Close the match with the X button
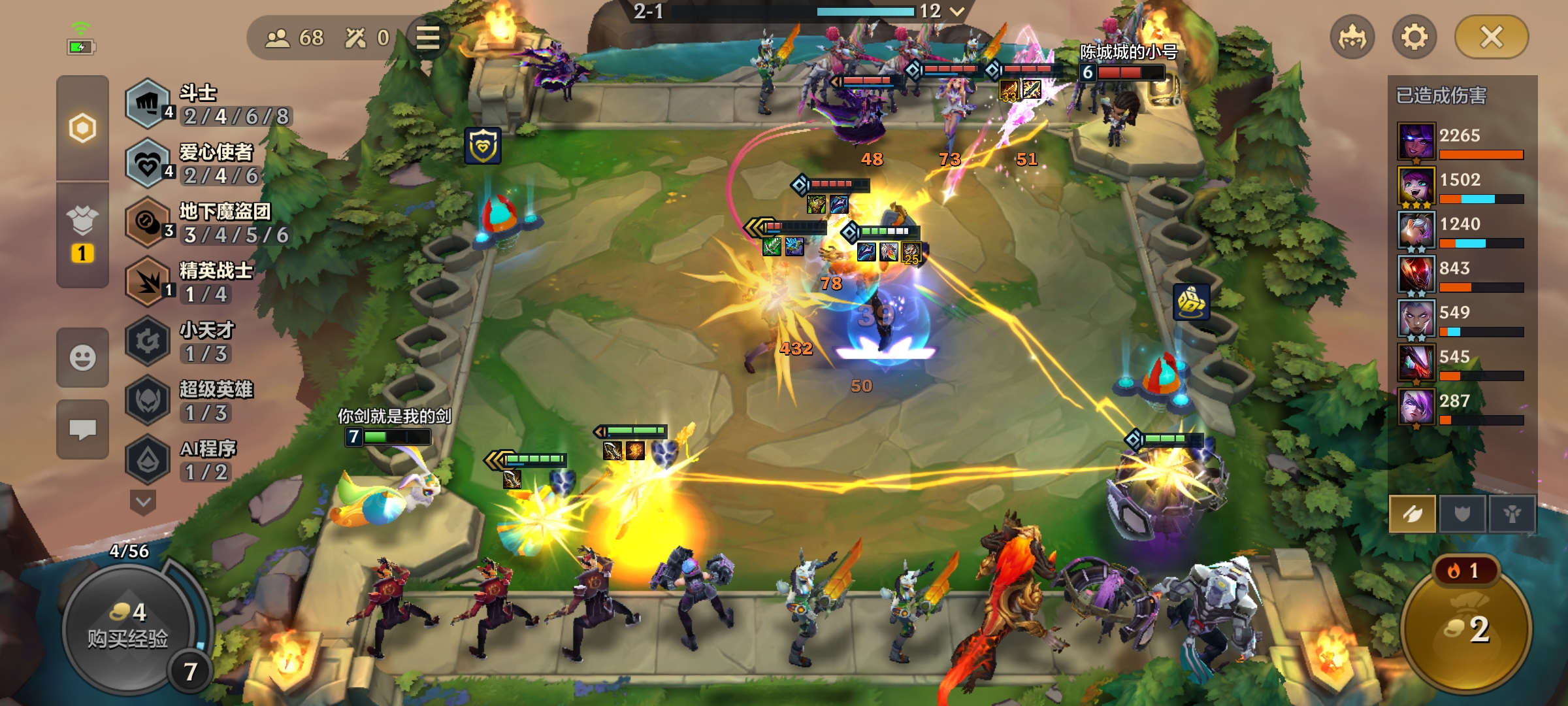Viewport: 1568px width, 706px height. pyautogui.click(x=1491, y=37)
